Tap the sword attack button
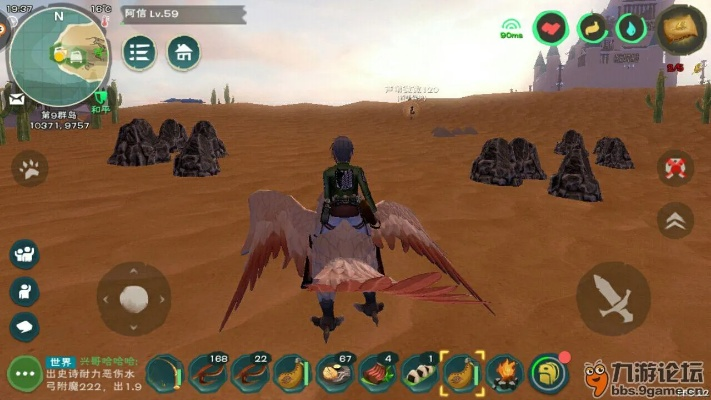This screenshot has height=400, width=711. click(613, 298)
